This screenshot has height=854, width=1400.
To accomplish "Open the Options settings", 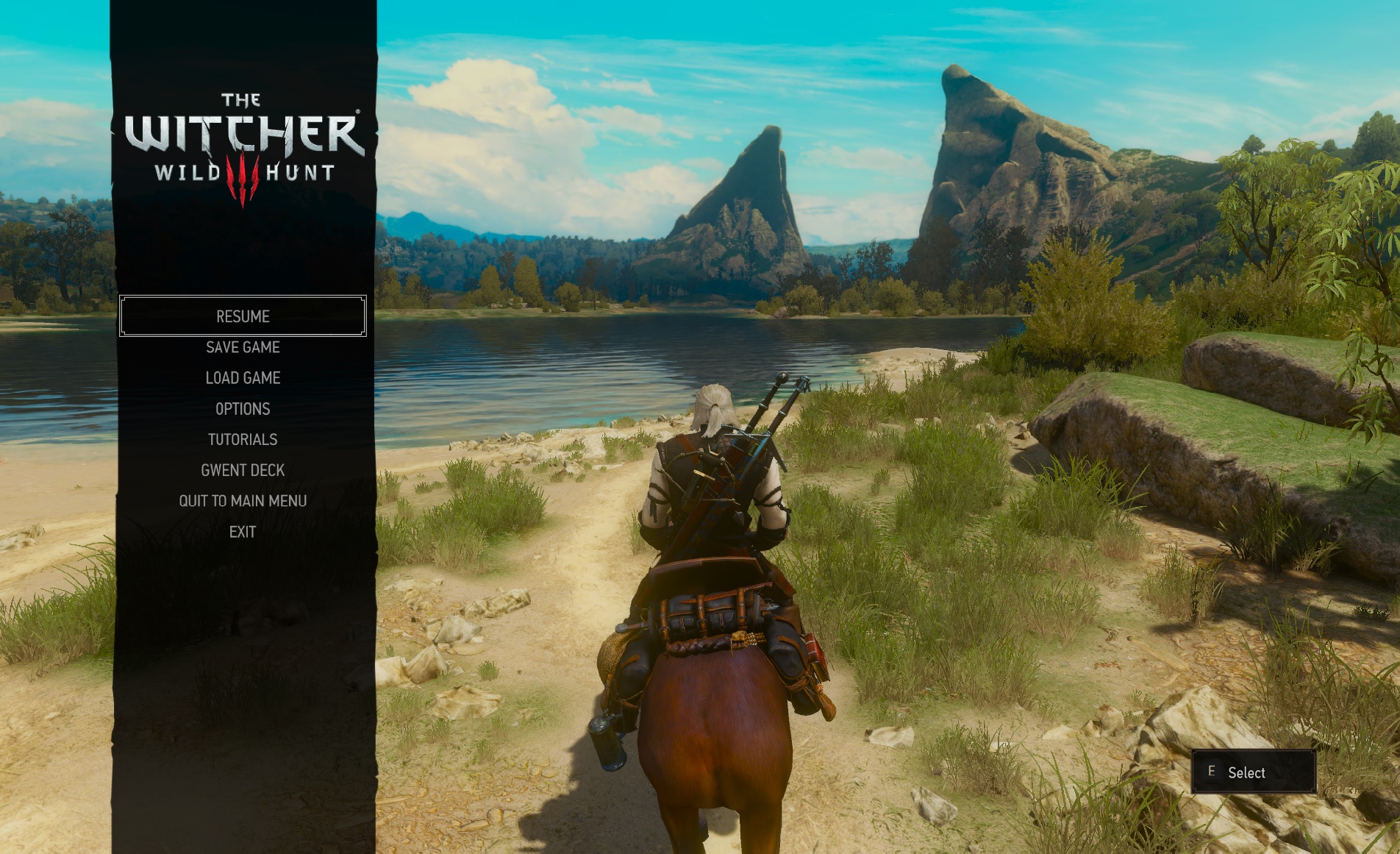I will coord(243,409).
